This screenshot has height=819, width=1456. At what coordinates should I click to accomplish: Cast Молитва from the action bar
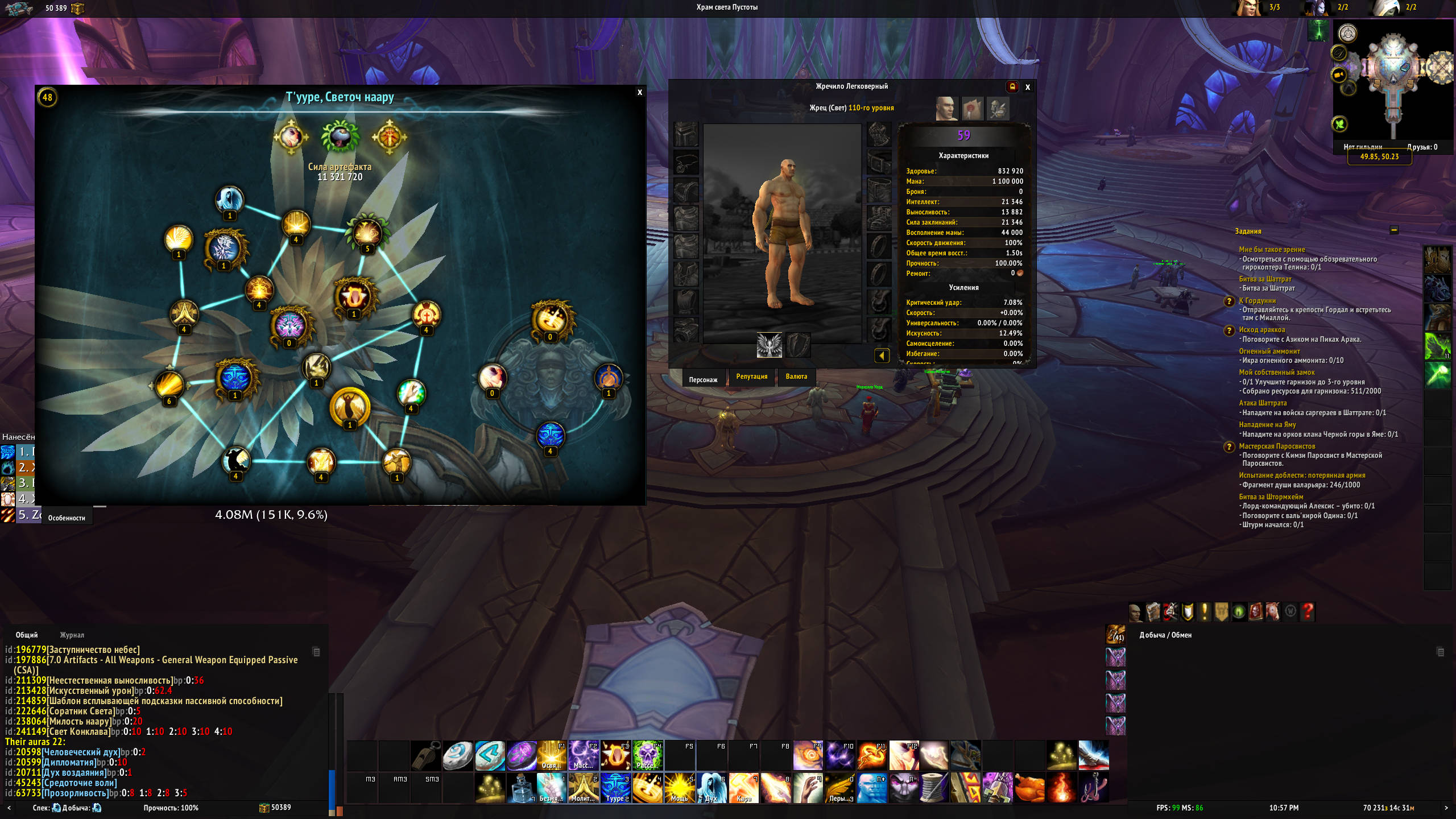(x=584, y=788)
